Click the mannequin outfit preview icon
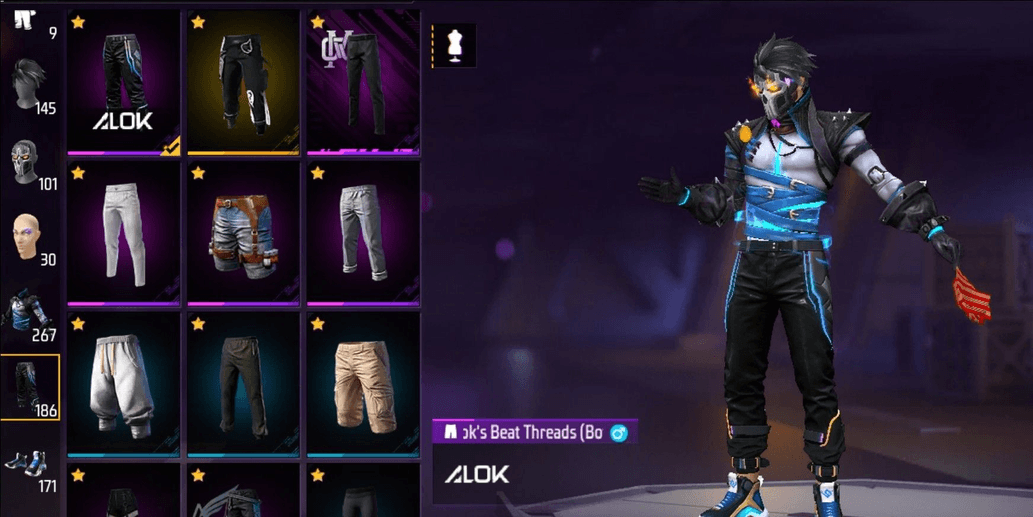This screenshot has height=517, width=1033. point(454,46)
